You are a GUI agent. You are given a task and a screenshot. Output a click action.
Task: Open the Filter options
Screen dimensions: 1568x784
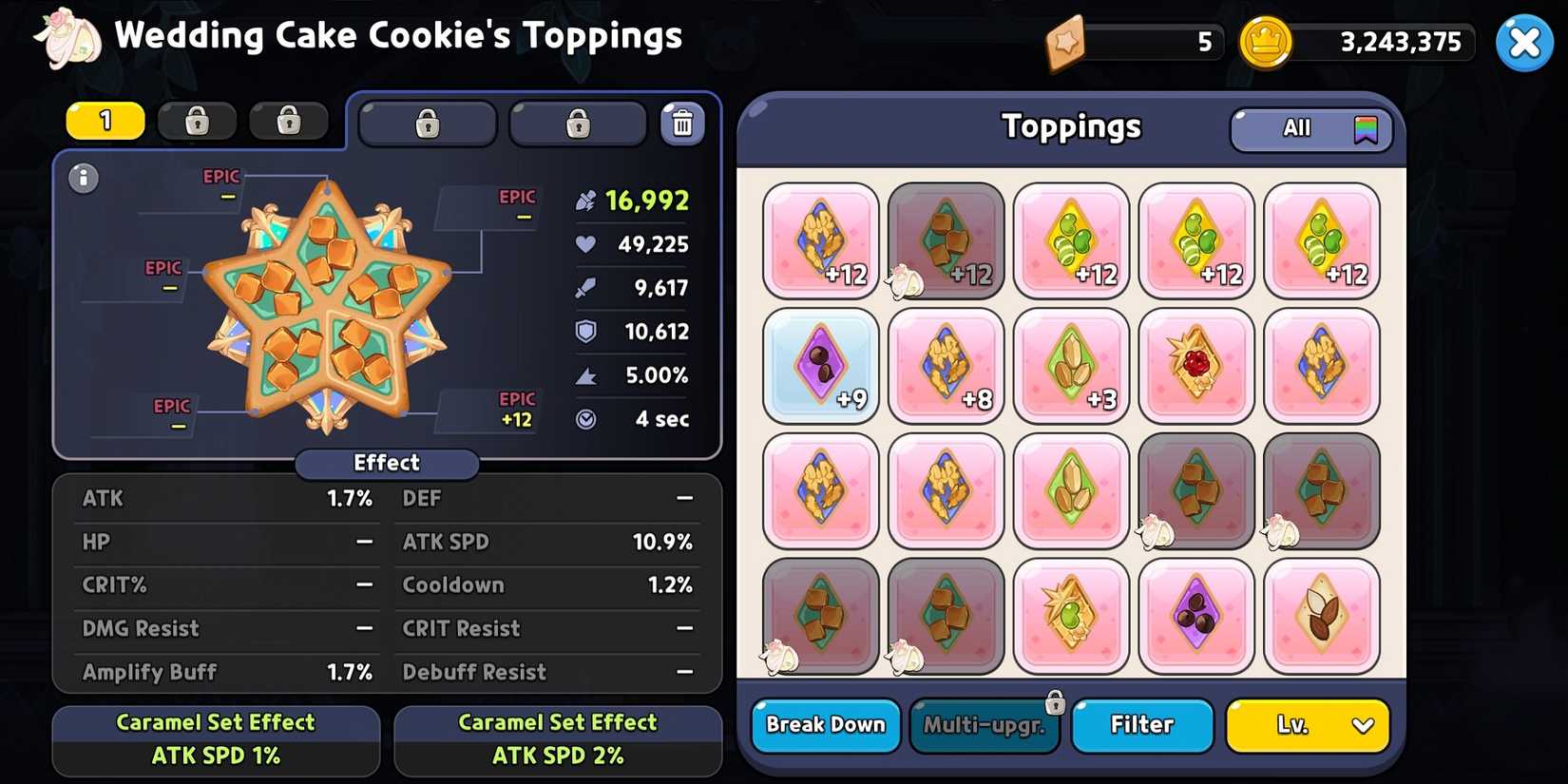[x=1141, y=725]
